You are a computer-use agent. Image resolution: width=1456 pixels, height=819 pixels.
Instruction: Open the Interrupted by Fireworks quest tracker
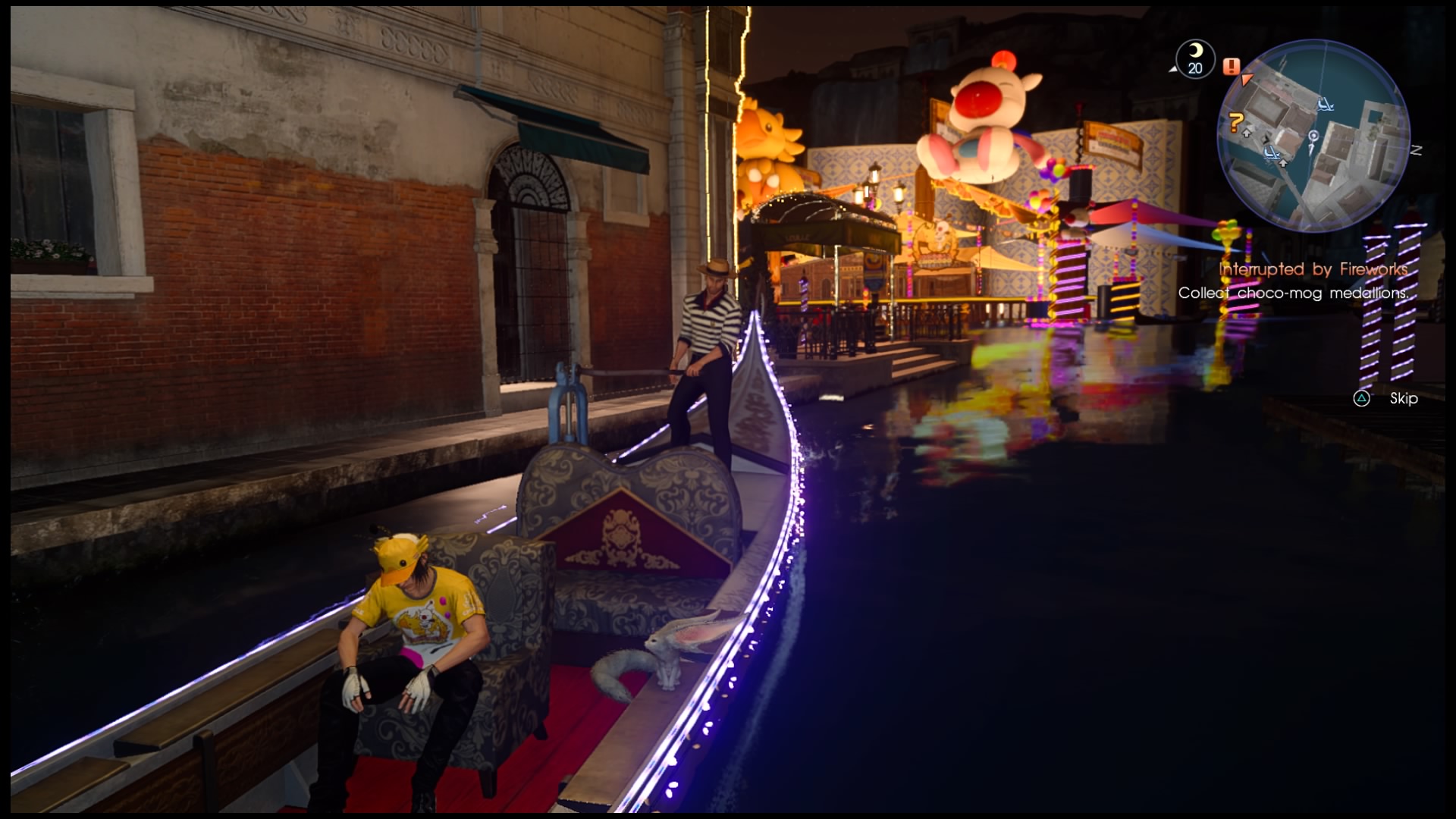coord(1313,269)
